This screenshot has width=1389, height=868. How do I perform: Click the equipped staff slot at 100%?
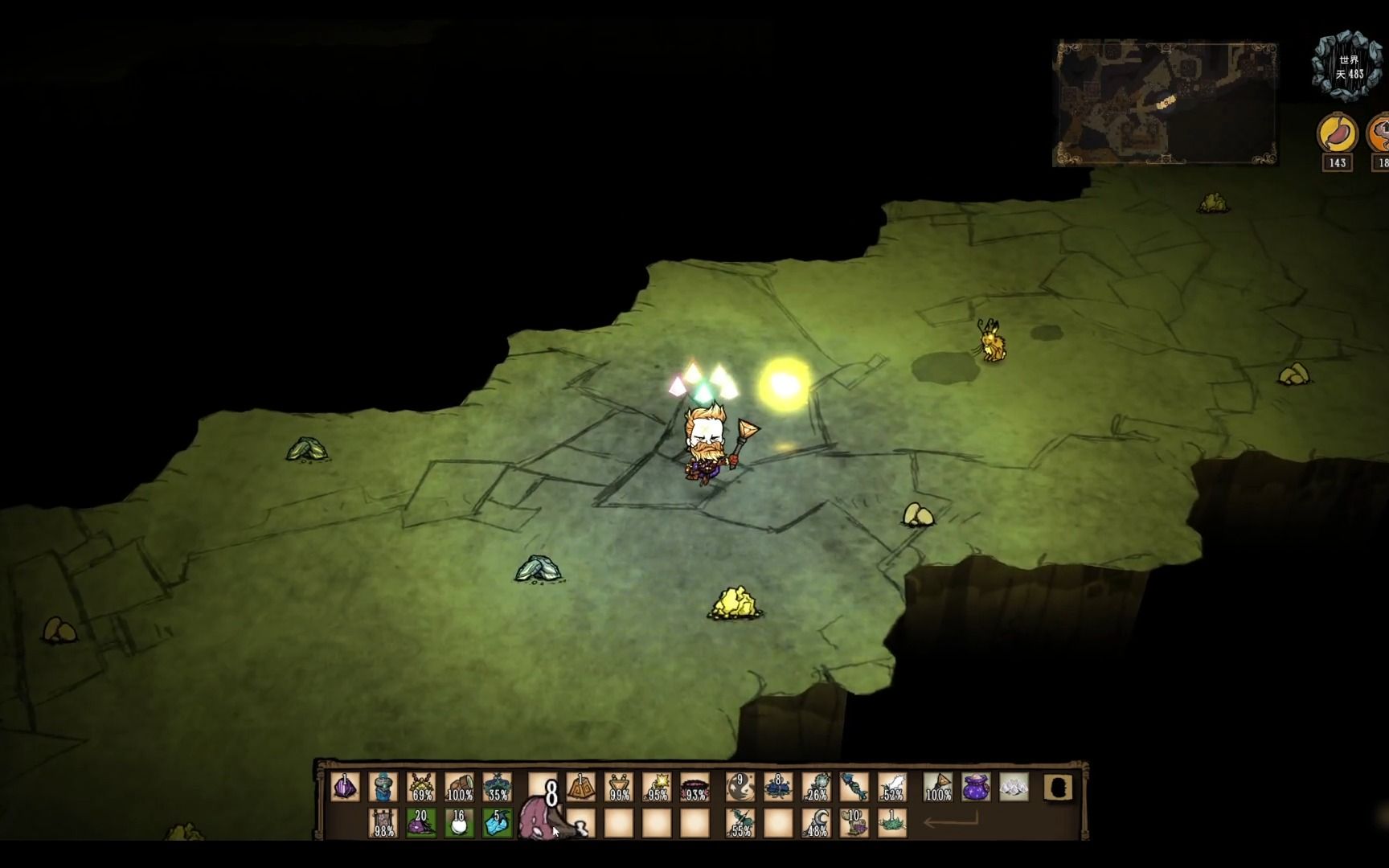(937, 787)
